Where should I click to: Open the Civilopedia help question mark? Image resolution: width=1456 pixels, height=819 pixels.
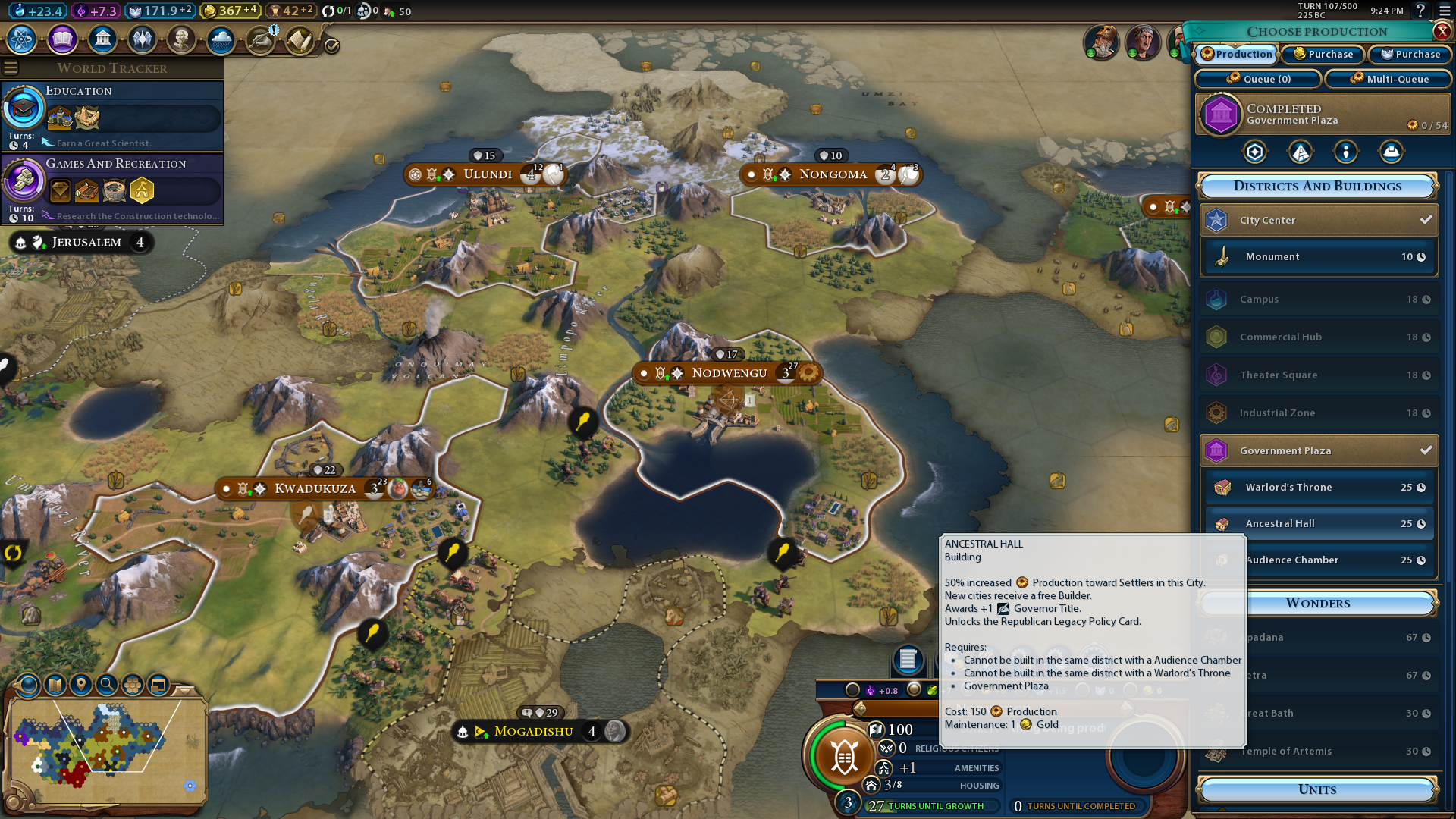tap(1420, 11)
